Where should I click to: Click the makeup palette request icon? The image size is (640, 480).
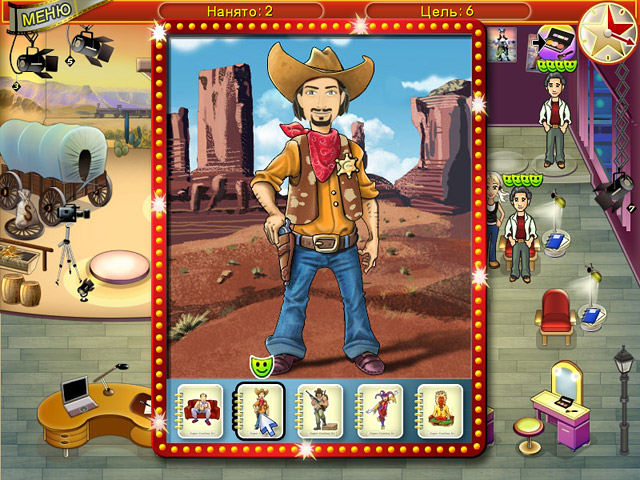point(555,43)
